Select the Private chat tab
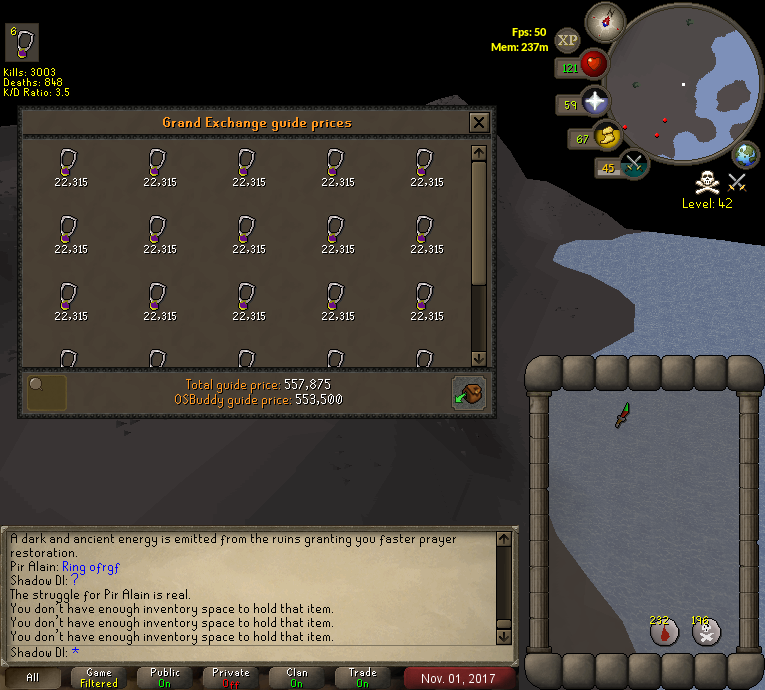Image resolution: width=765 pixels, height=690 pixels. coord(231,677)
